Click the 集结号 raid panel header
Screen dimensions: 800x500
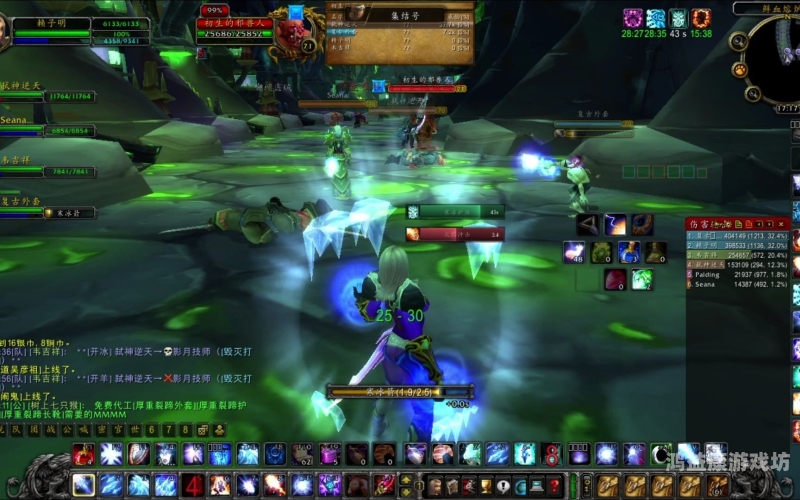(399, 15)
